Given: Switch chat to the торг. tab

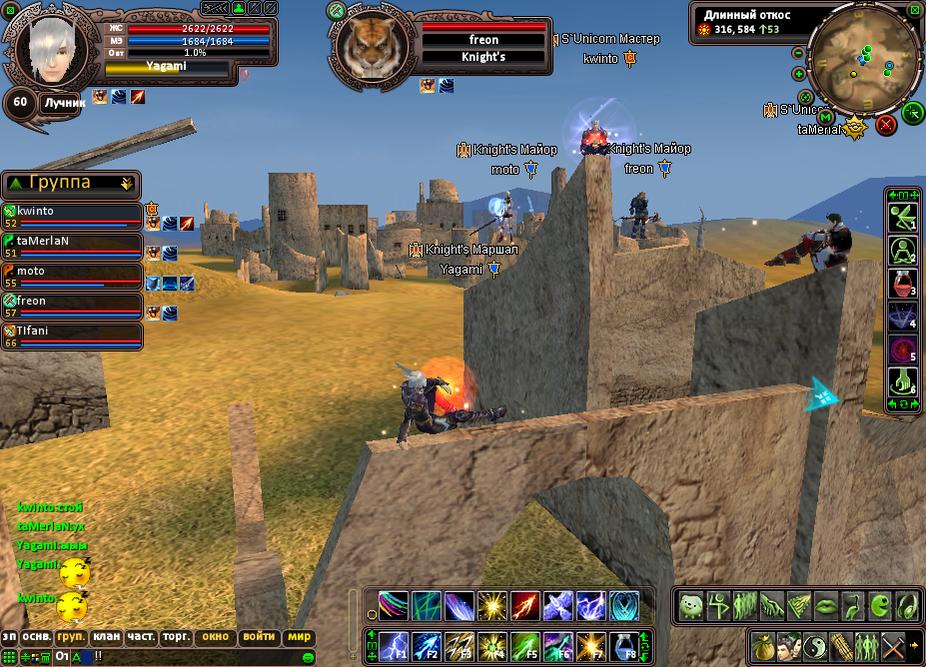Looking at the screenshot, I should 177,637.
